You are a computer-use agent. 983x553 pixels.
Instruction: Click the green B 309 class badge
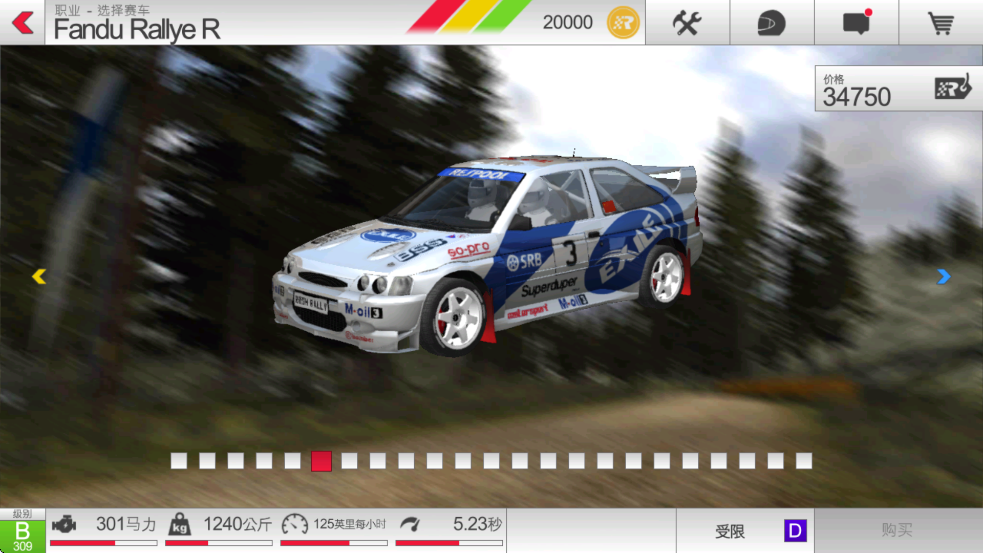[x=22, y=531]
